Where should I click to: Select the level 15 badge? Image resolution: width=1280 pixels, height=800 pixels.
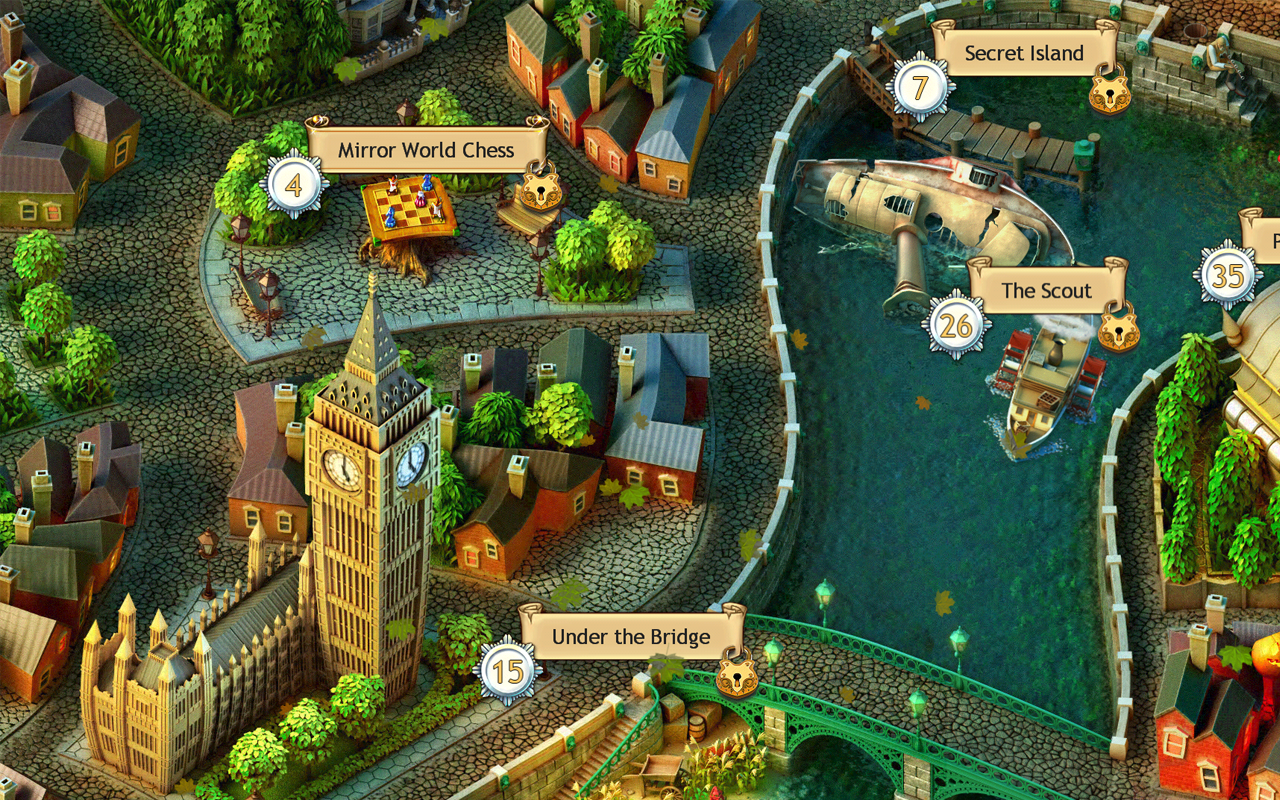[508, 671]
